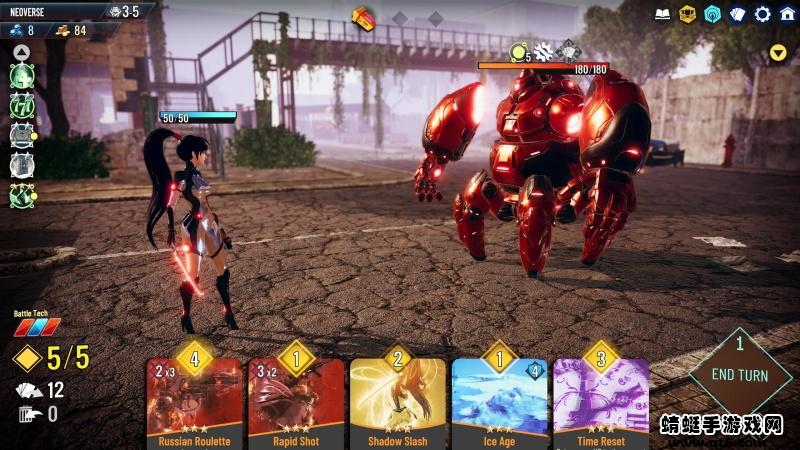The height and width of the screenshot is (450, 800).
Task: End the current turn
Action: pyautogui.click(x=740, y=374)
